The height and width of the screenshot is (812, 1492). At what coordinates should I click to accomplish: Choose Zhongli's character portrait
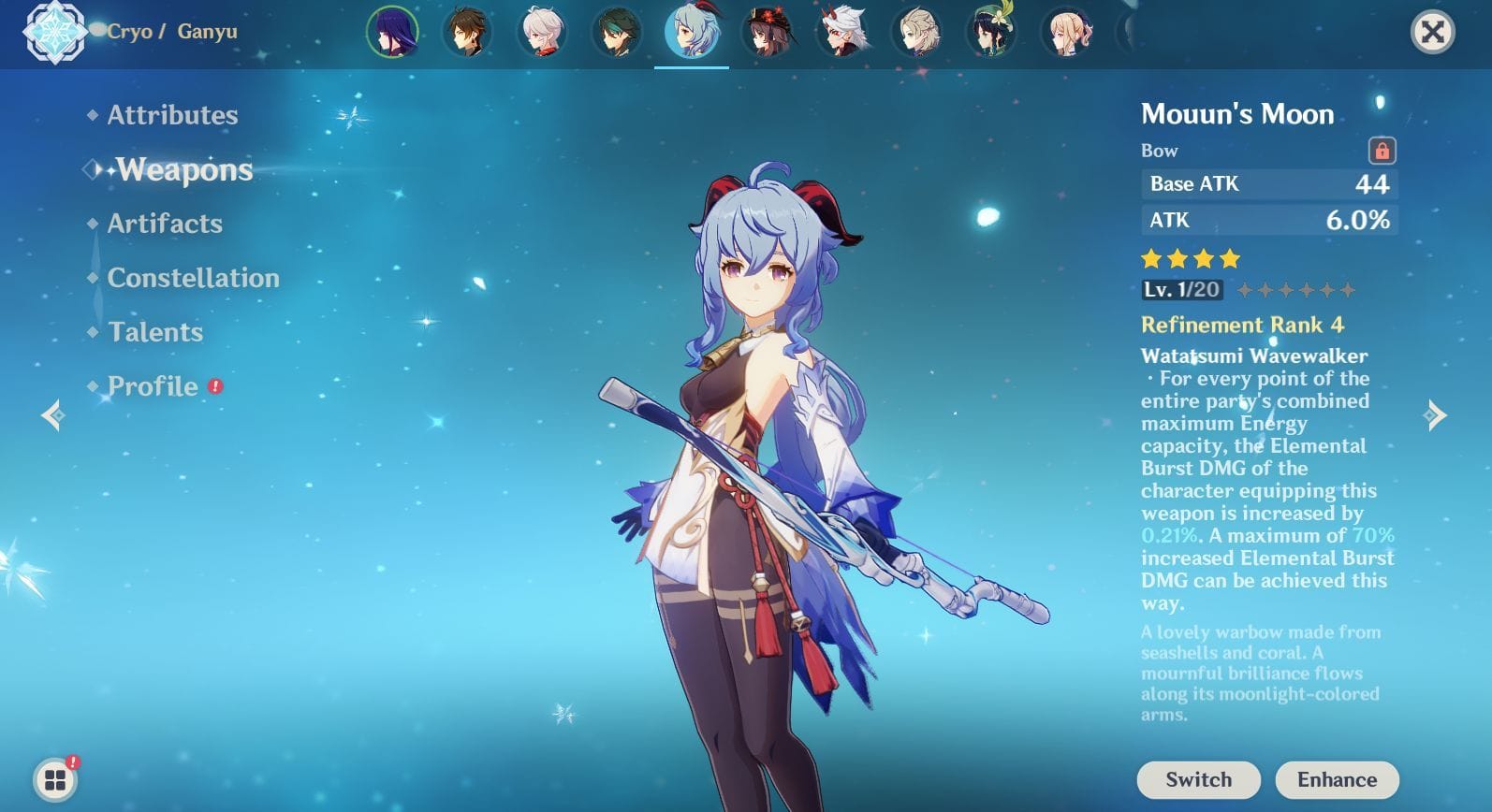(467, 32)
